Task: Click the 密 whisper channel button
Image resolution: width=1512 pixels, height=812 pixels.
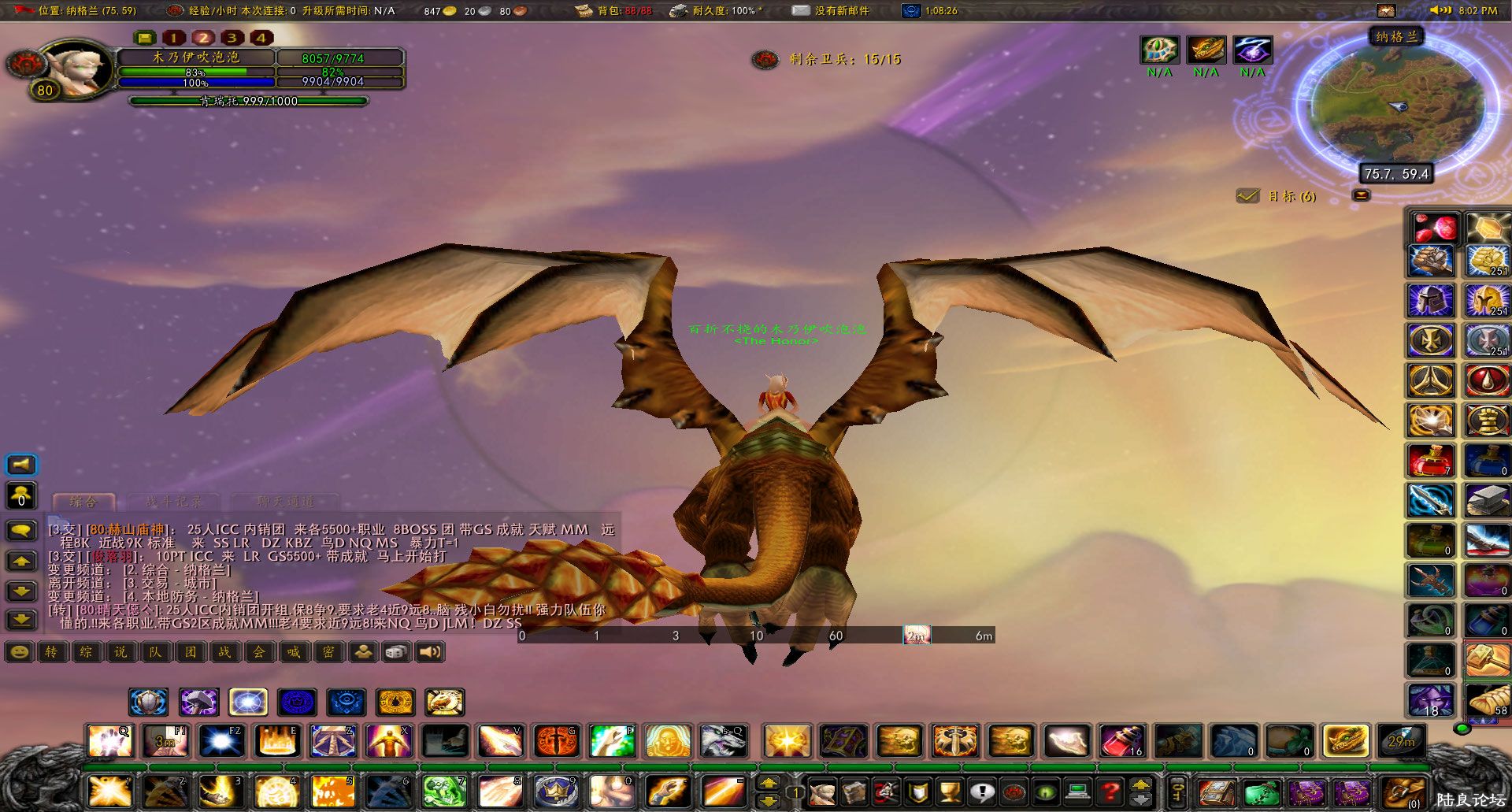Action: click(x=328, y=652)
